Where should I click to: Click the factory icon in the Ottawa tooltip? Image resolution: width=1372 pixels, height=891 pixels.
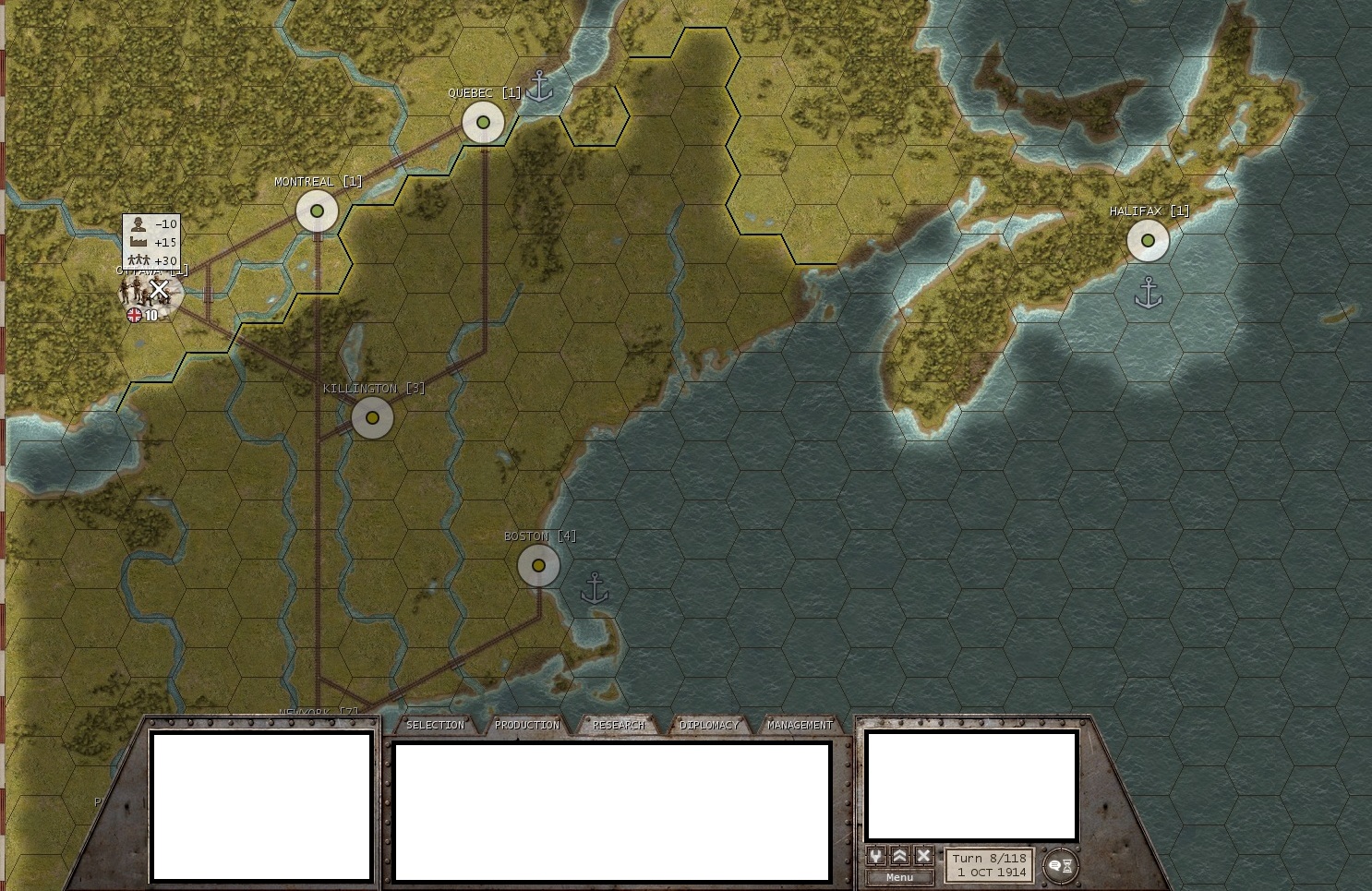[138, 241]
